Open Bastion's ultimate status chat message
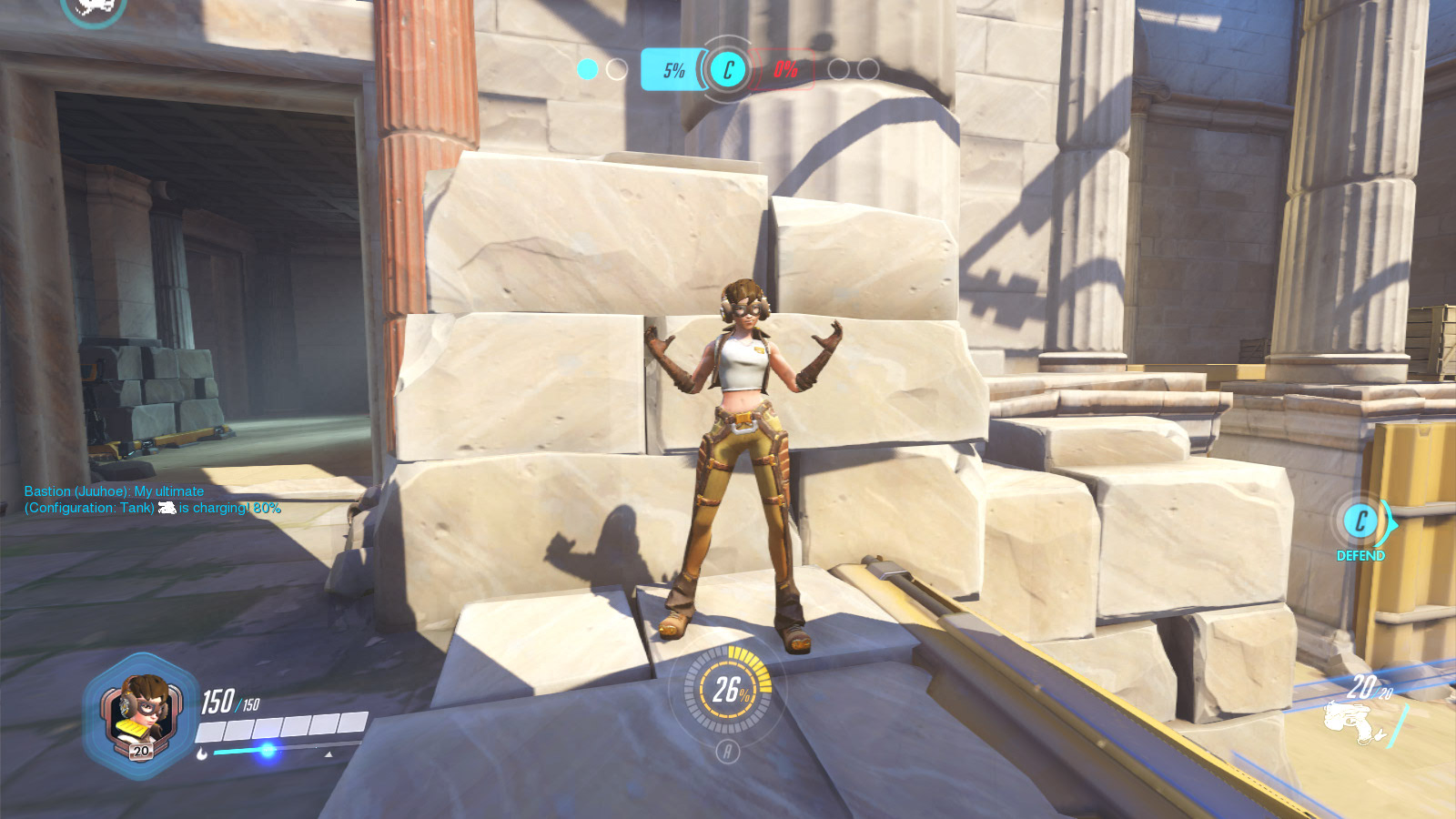This screenshot has height=819, width=1456. click(x=152, y=500)
